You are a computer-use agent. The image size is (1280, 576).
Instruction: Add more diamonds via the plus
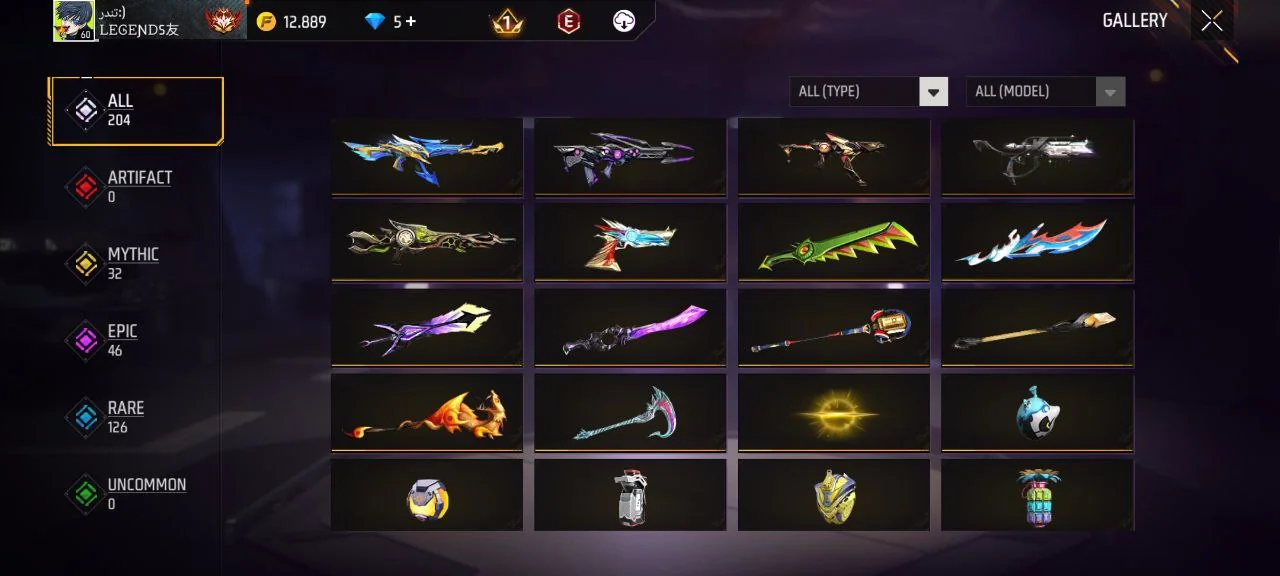[x=411, y=21]
